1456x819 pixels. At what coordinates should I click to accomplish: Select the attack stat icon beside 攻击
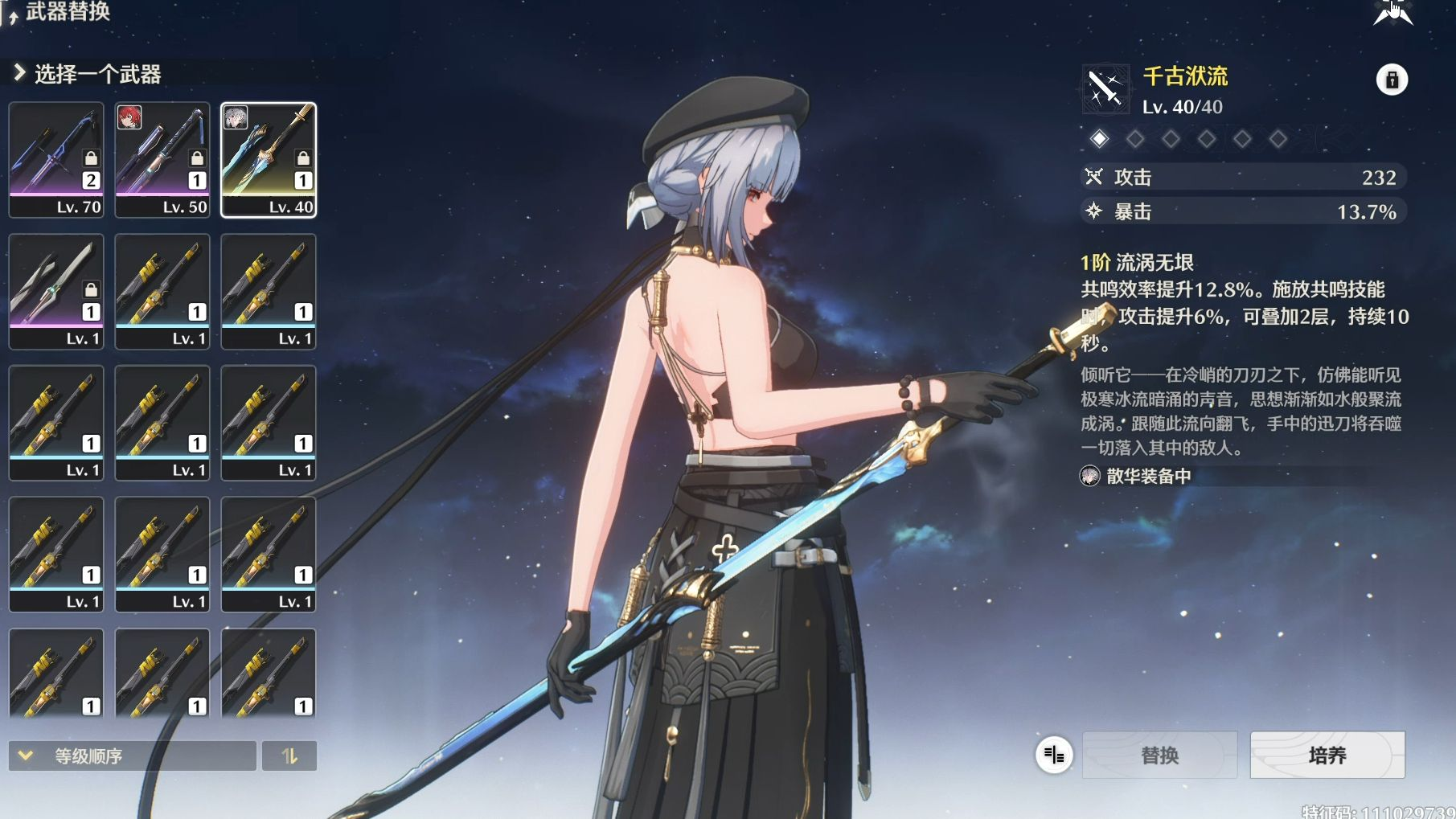1095,177
